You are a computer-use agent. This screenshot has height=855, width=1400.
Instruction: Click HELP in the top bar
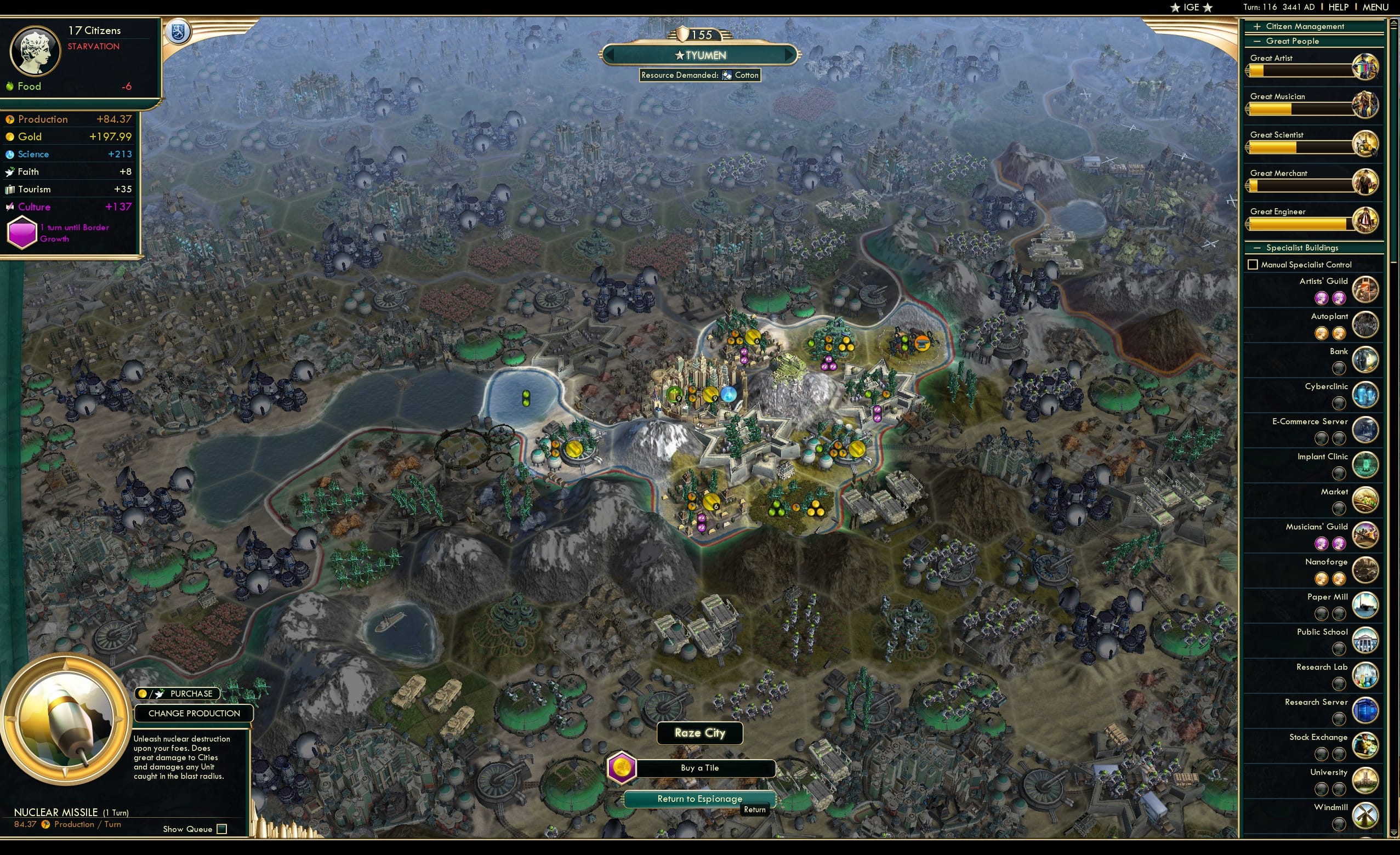[x=1339, y=7]
